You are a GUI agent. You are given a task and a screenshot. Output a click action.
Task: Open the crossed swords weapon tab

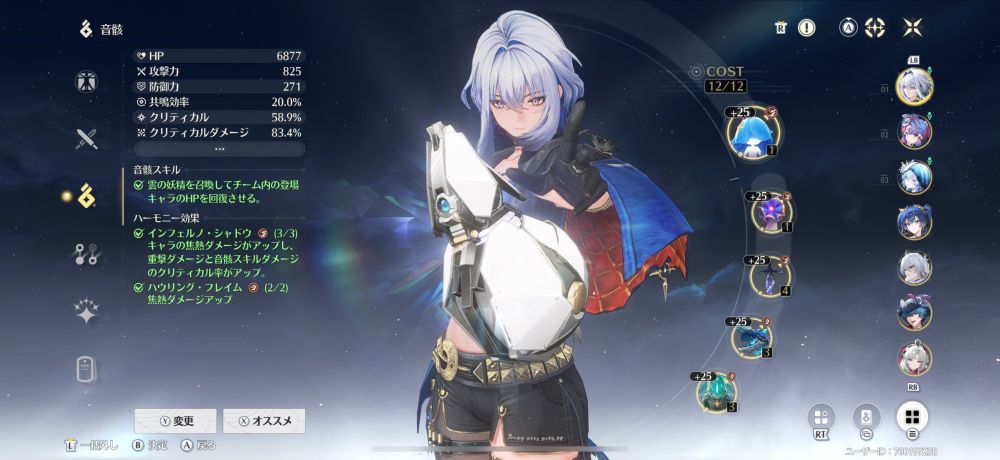click(86, 139)
